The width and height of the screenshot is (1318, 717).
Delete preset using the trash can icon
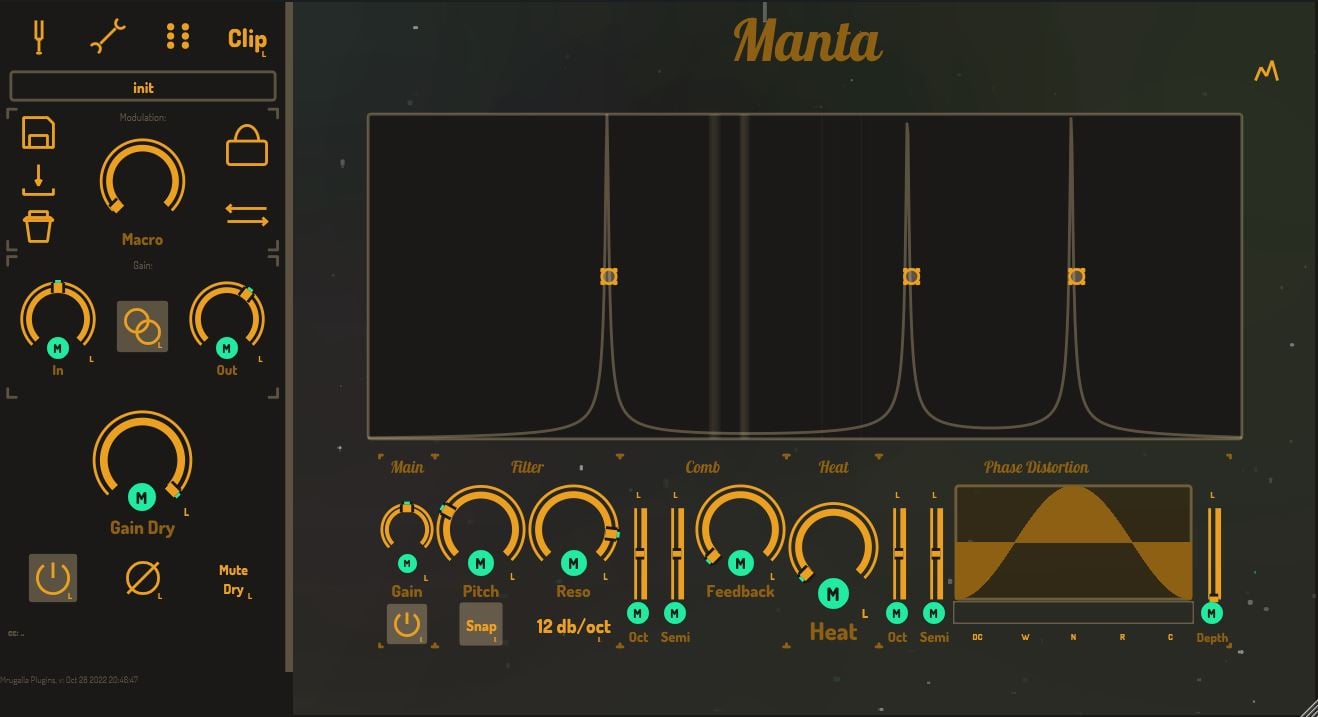click(x=39, y=226)
